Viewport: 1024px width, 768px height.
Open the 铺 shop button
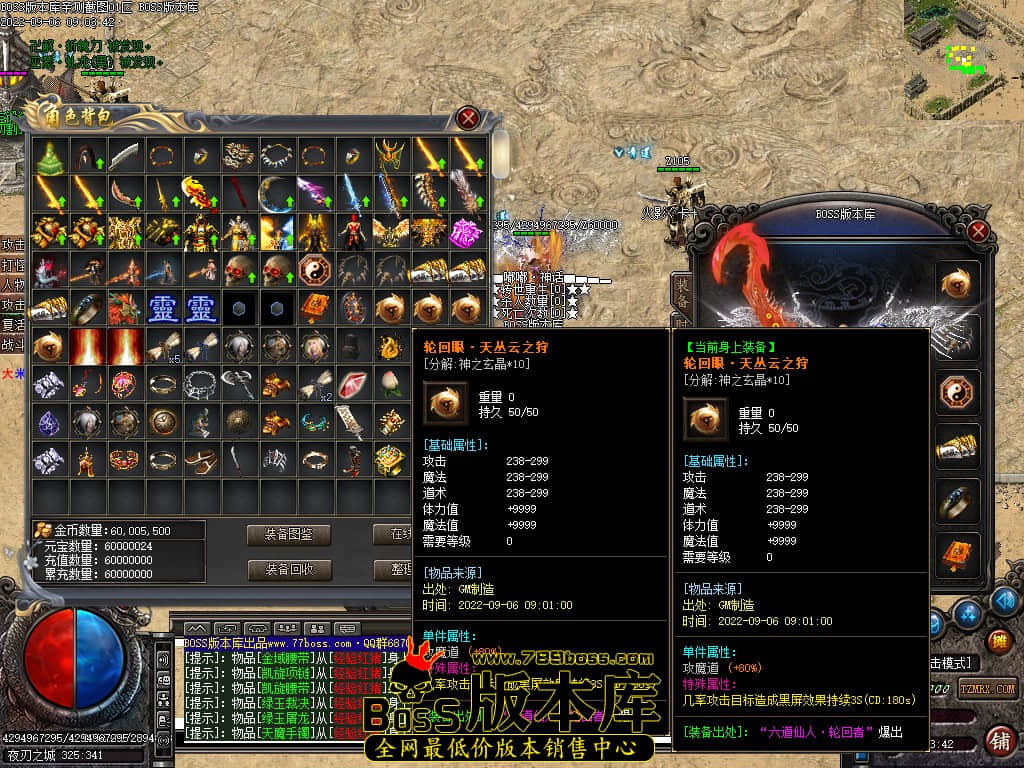(997, 741)
